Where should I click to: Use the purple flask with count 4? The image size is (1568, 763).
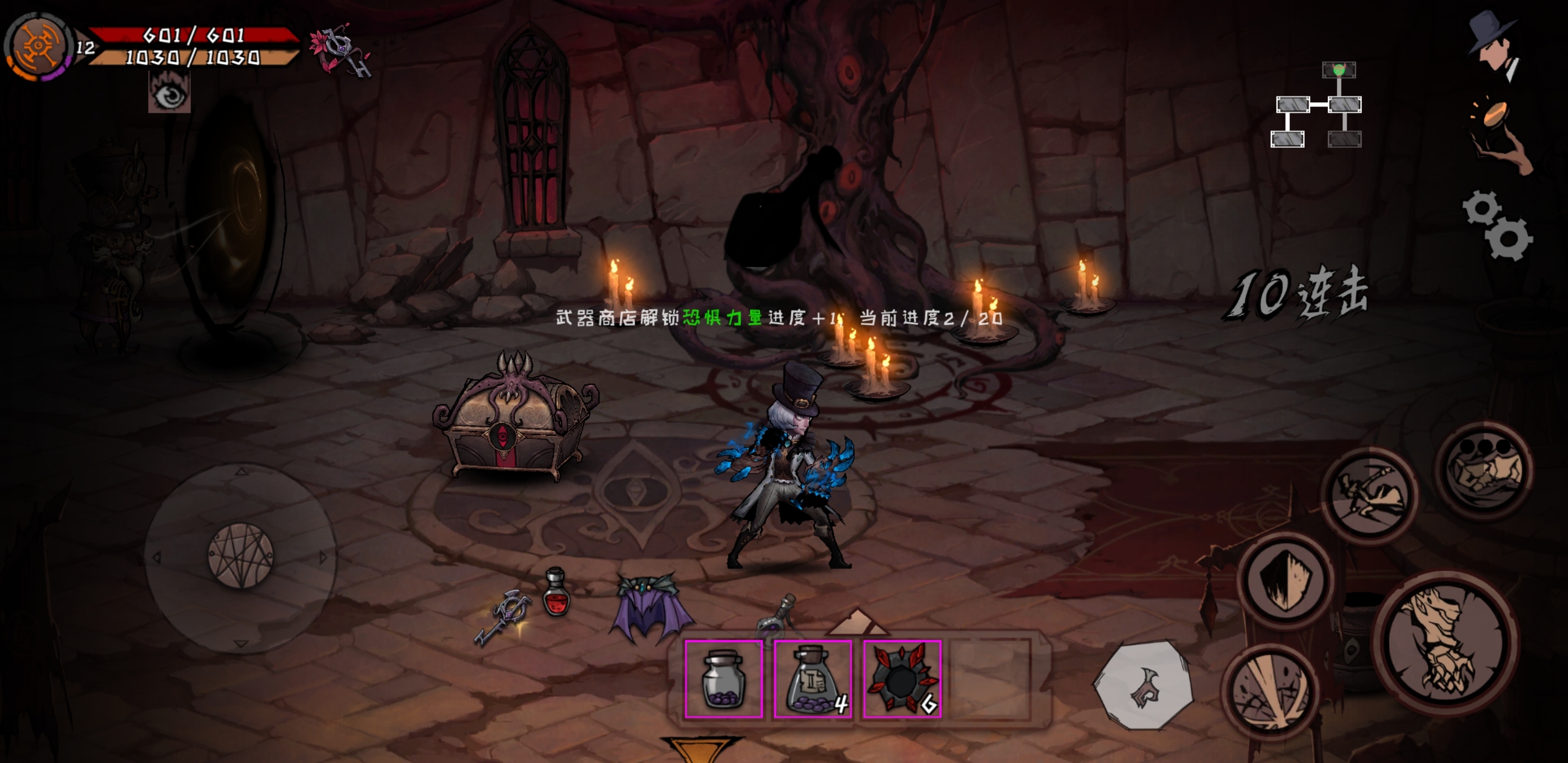[x=813, y=679]
